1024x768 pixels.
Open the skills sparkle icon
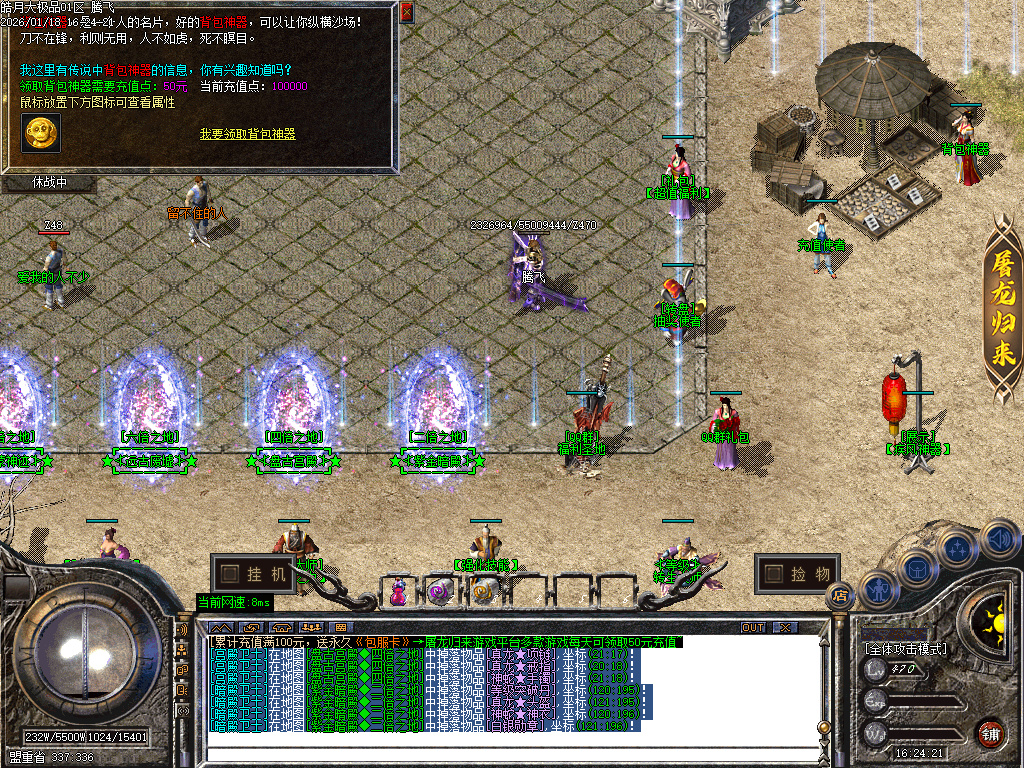(x=957, y=549)
